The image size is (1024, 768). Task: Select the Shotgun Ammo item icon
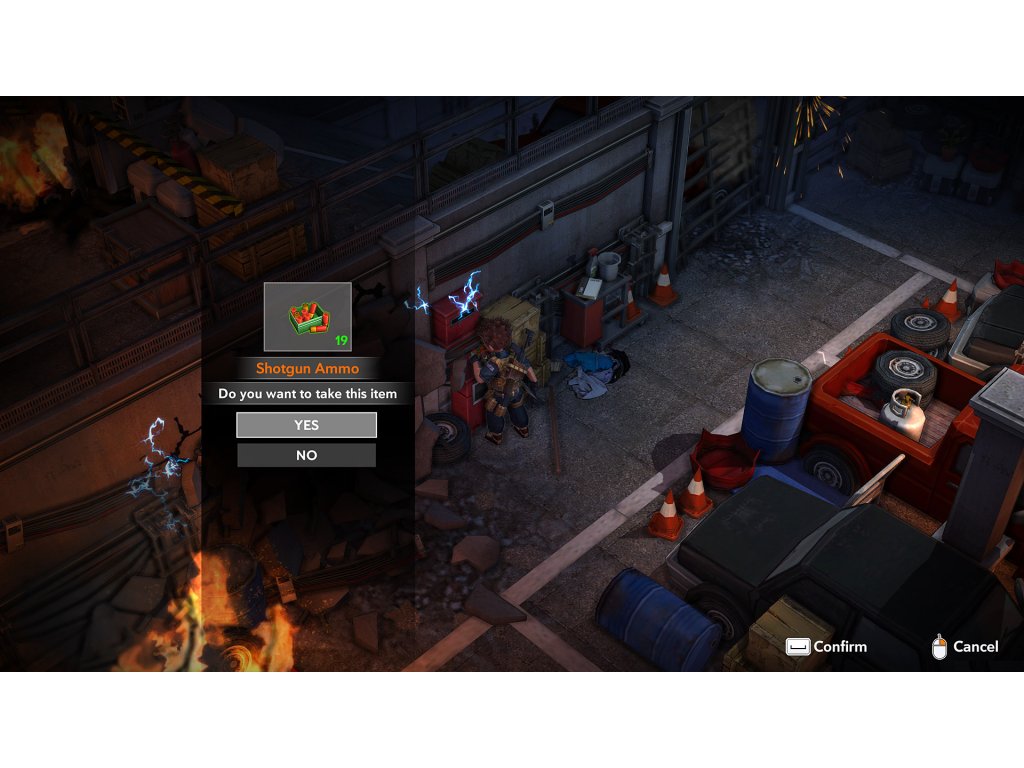click(307, 317)
